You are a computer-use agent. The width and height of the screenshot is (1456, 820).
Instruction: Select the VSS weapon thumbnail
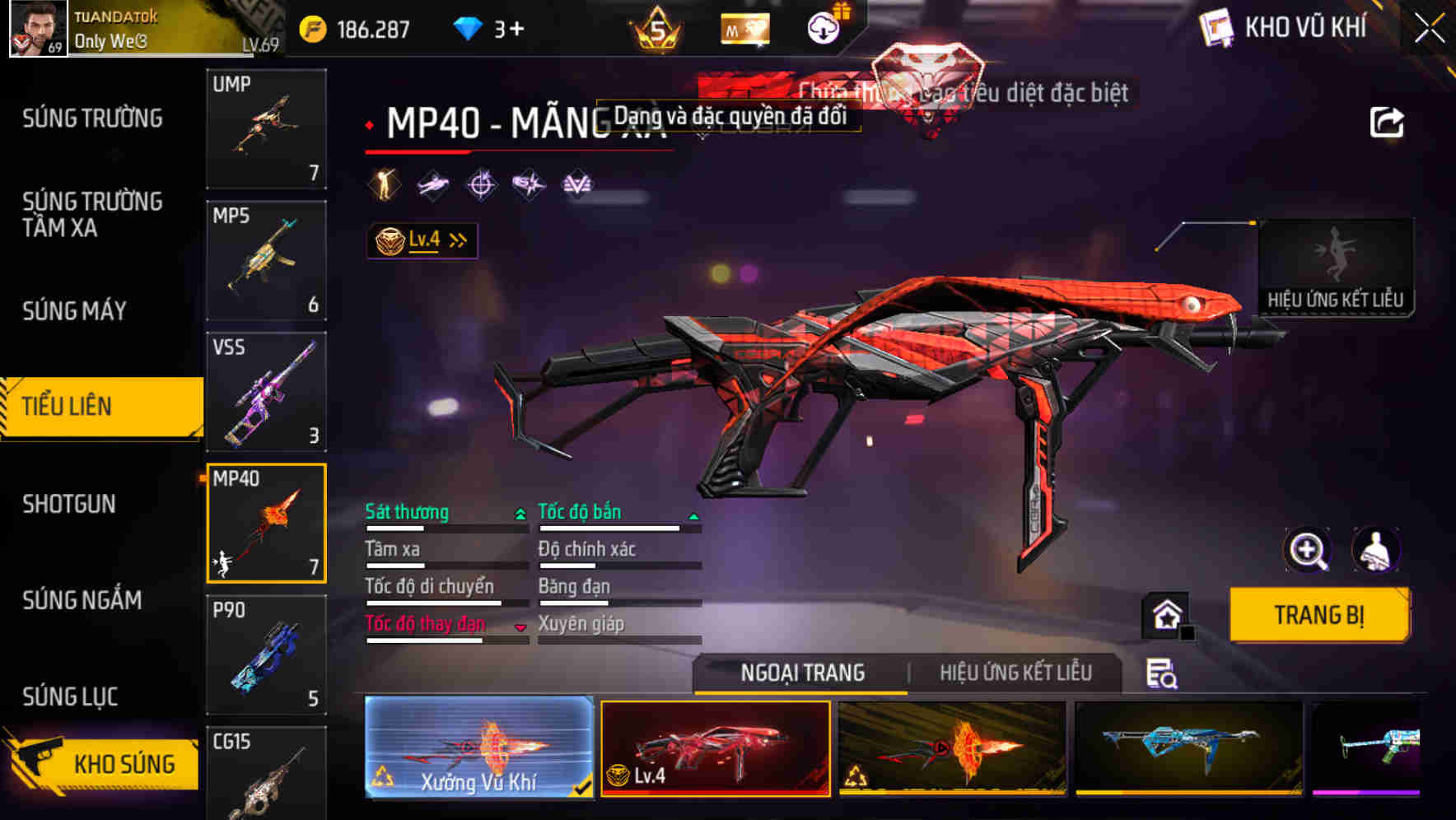point(266,392)
